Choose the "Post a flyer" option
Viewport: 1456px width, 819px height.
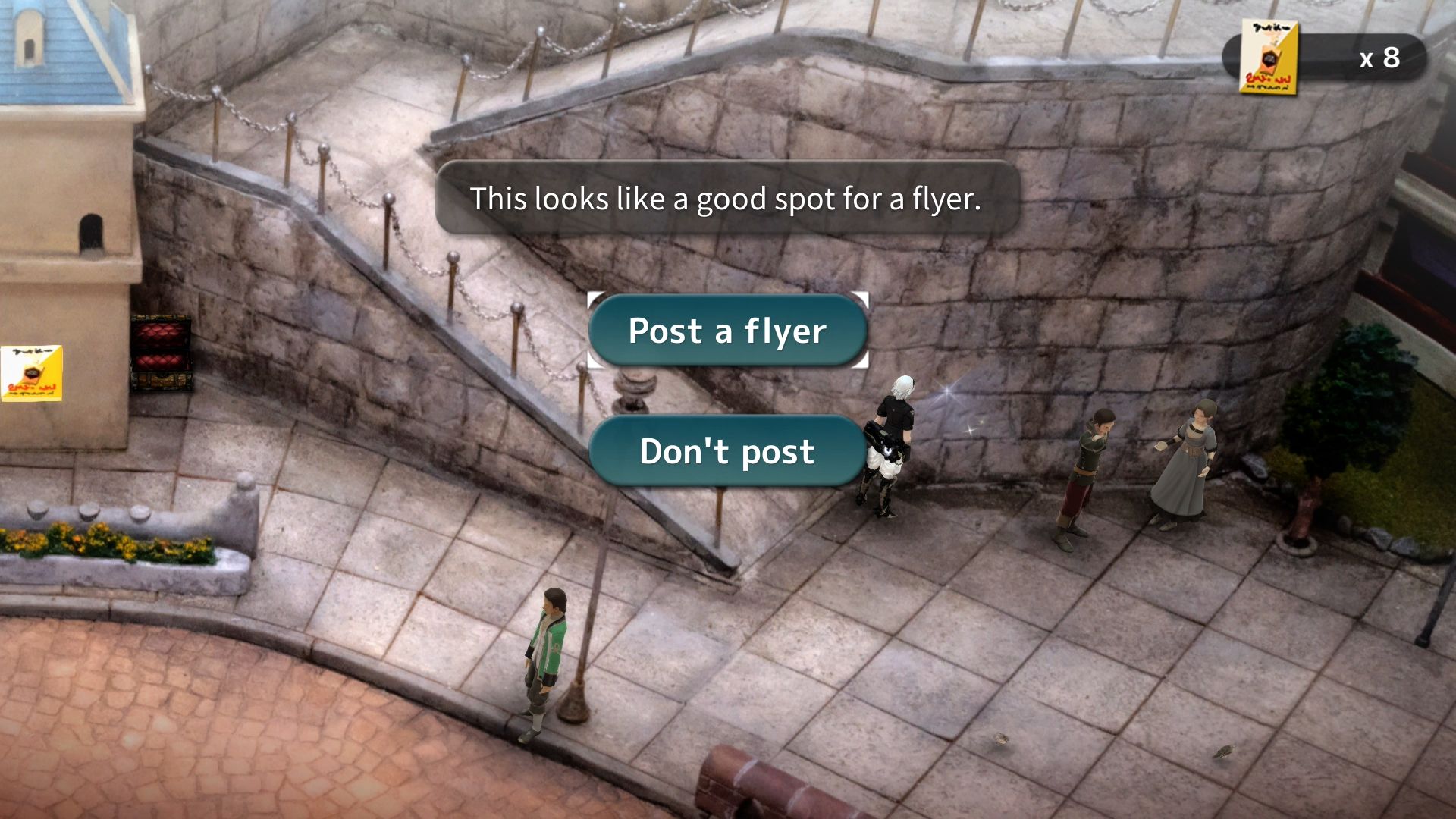coord(727,331)
